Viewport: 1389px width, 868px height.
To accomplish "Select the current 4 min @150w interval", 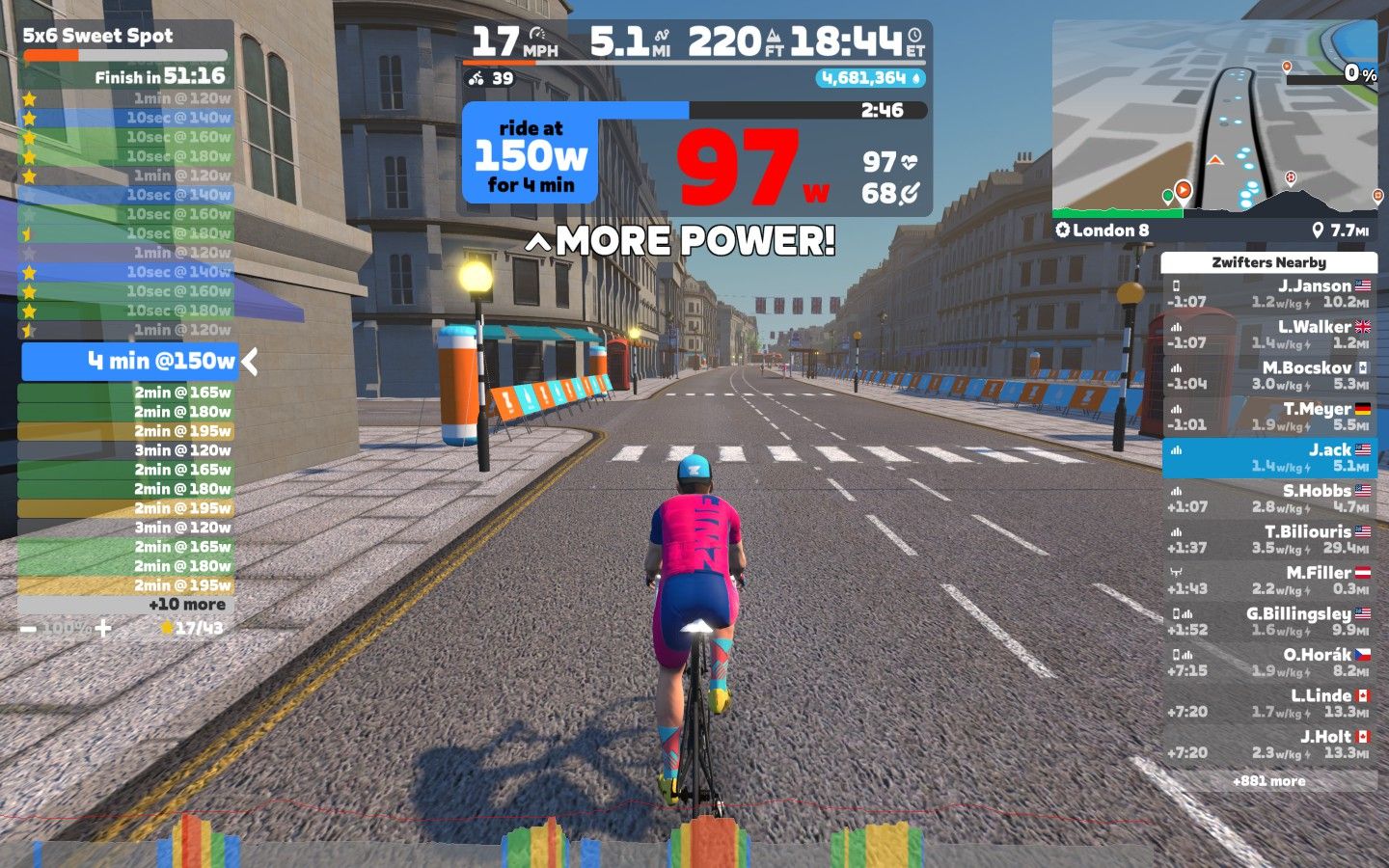I will (130, 362).
